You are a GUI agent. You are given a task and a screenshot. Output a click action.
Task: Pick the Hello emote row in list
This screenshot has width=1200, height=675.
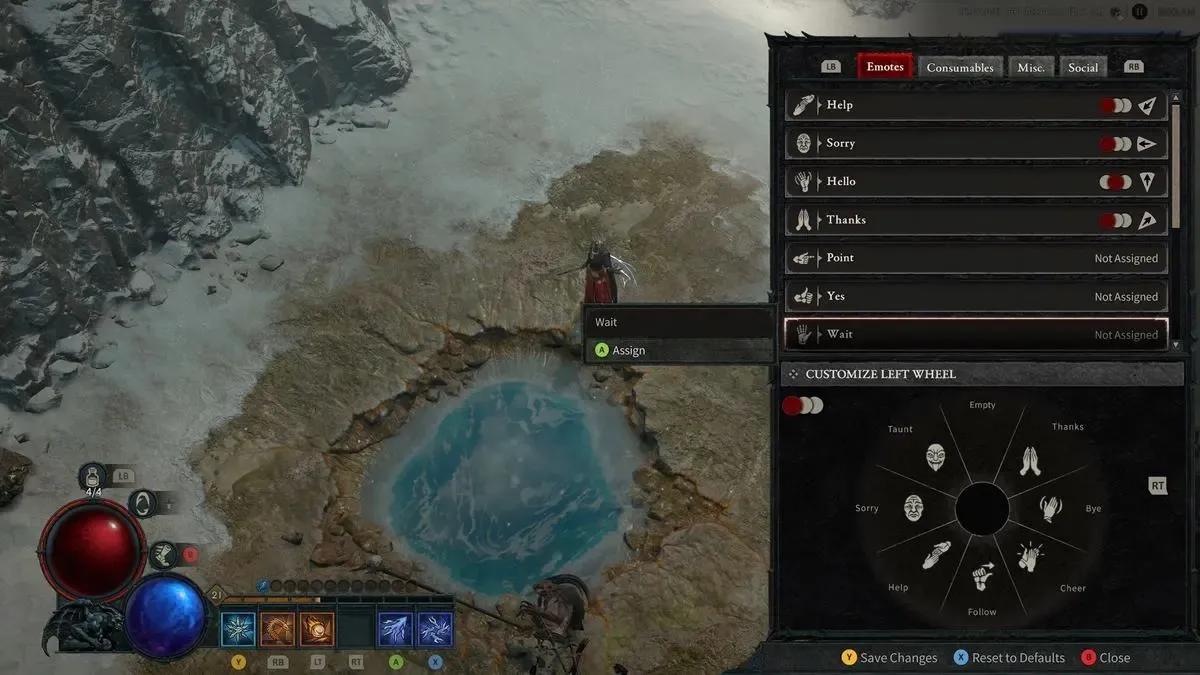coord(976,182)
